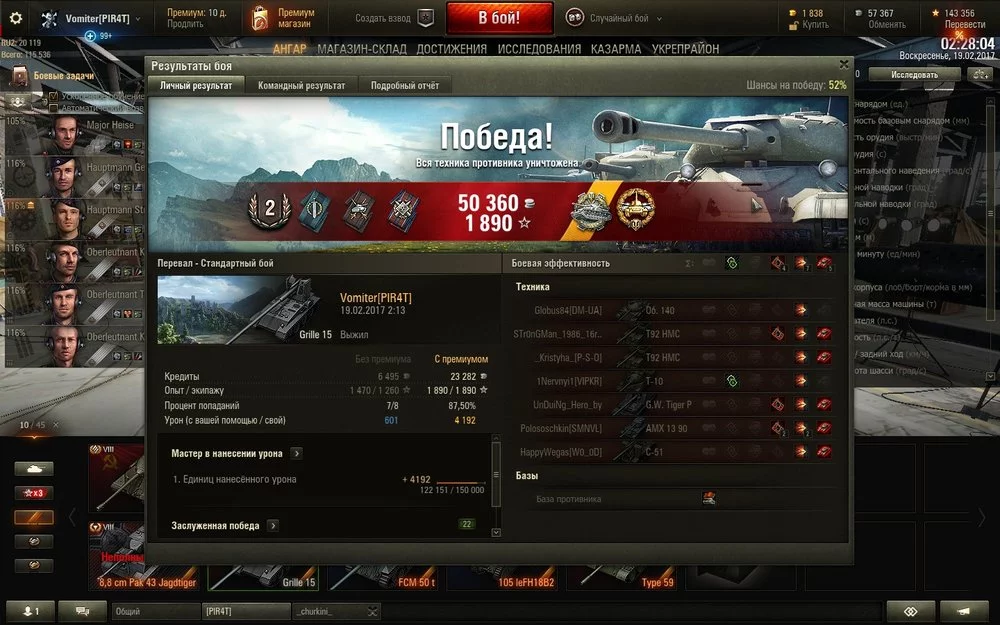Select the Личный результат tab

(x=196, y=86)
